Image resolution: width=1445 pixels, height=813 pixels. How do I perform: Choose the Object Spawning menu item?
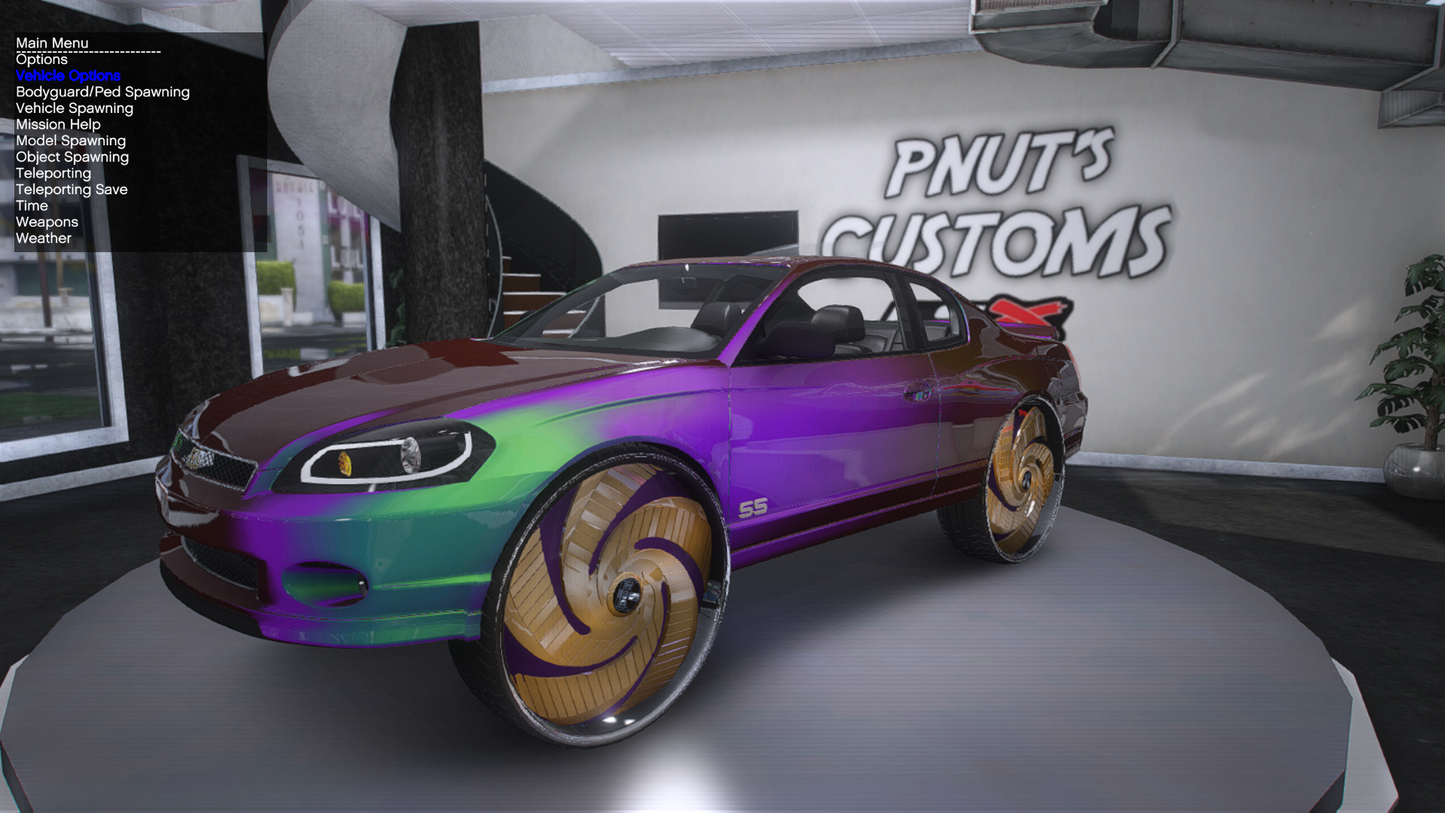click(72, 157)
